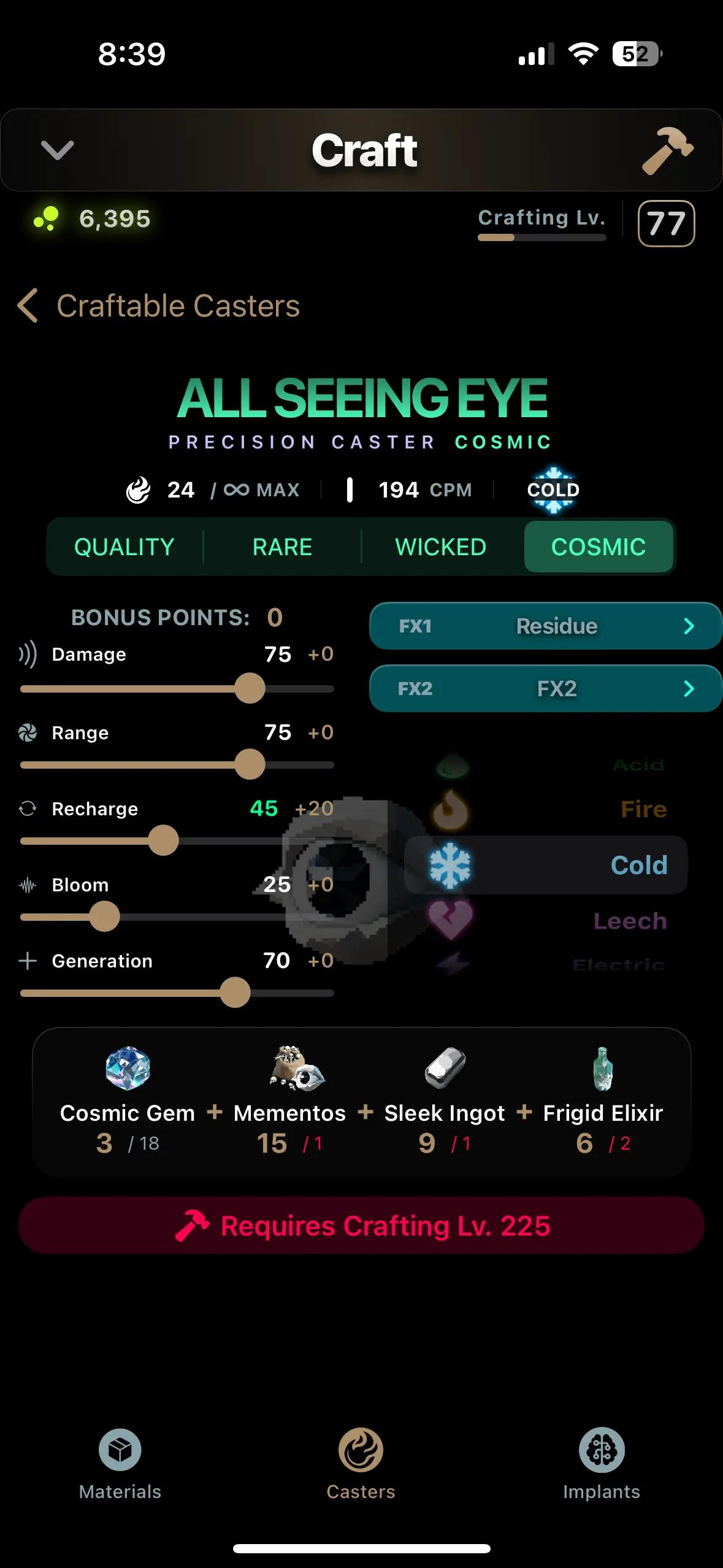Click the Recharge slider handle

tap(163, 840)
